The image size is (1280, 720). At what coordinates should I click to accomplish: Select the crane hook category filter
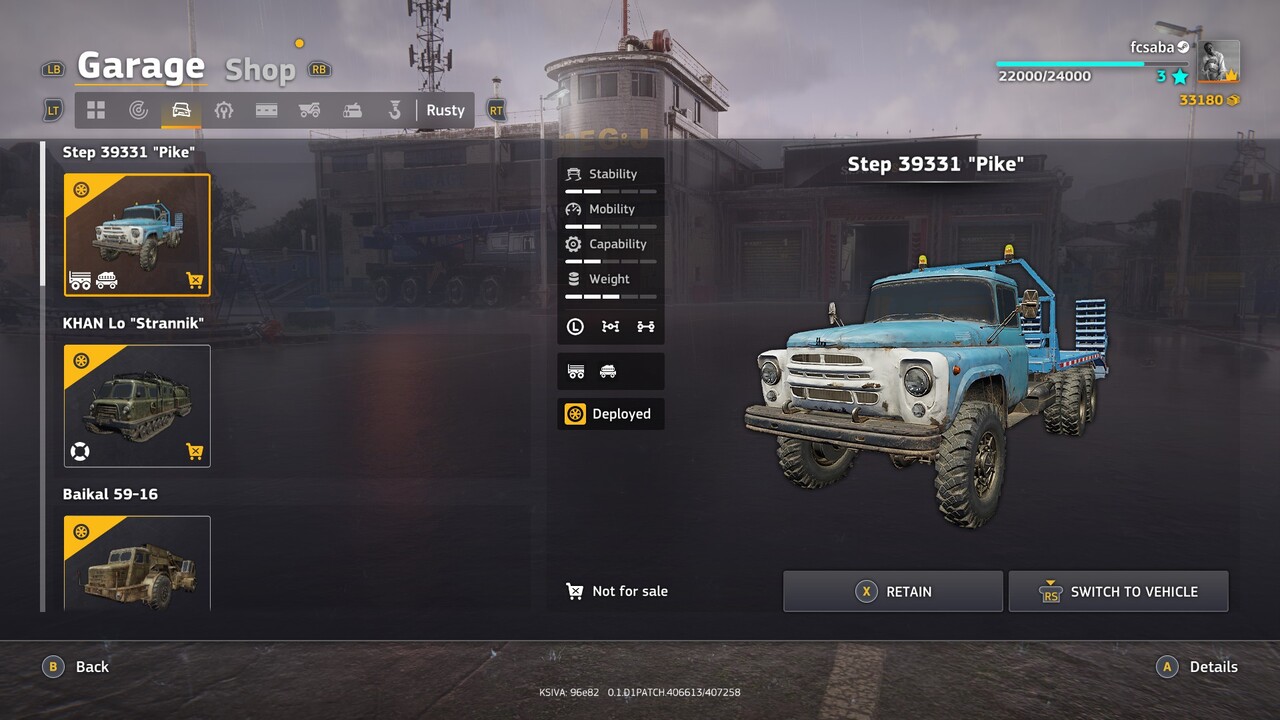(x=395, y=110)
